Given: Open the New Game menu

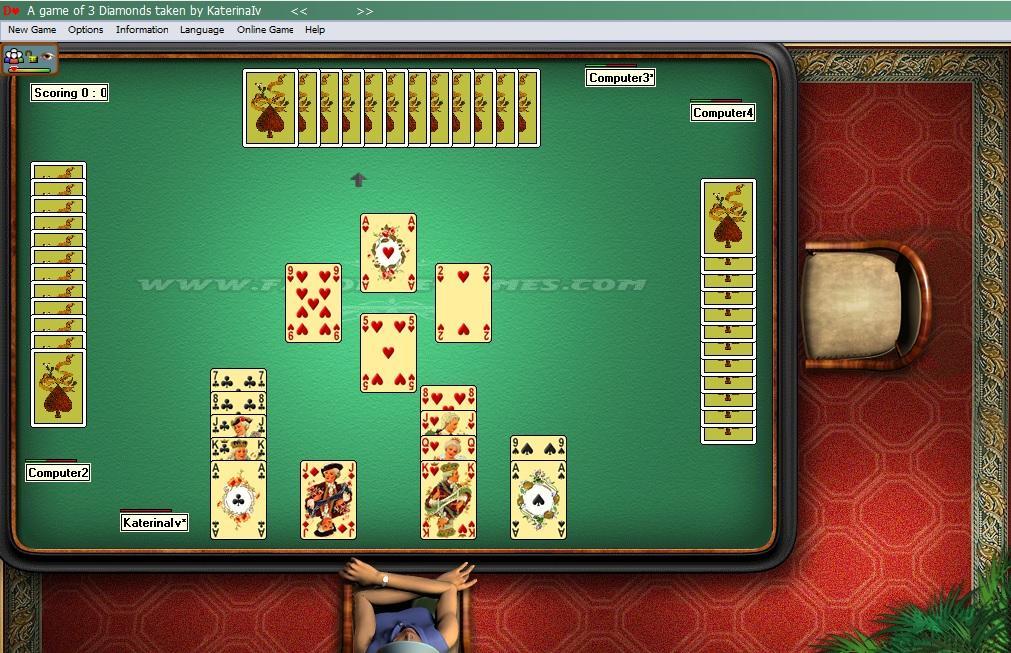Looking at the screenshot, I should point(32,30).
